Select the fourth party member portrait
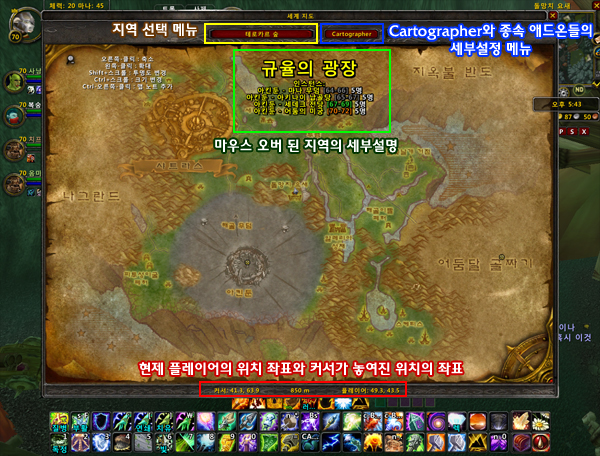Viewport: 600px width, 456px height. click(13, 184)
